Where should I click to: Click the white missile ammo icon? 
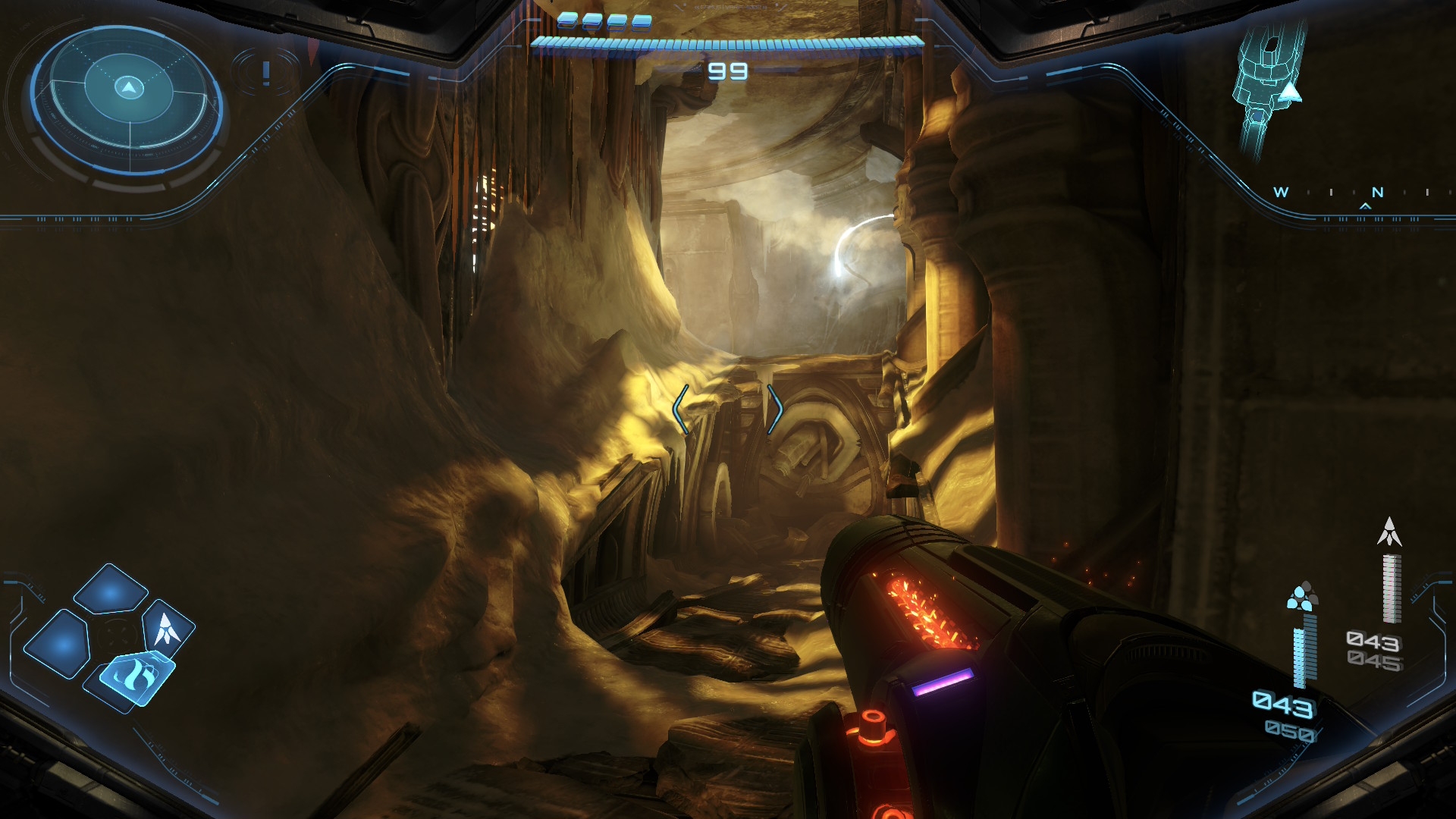[1389, 532]
